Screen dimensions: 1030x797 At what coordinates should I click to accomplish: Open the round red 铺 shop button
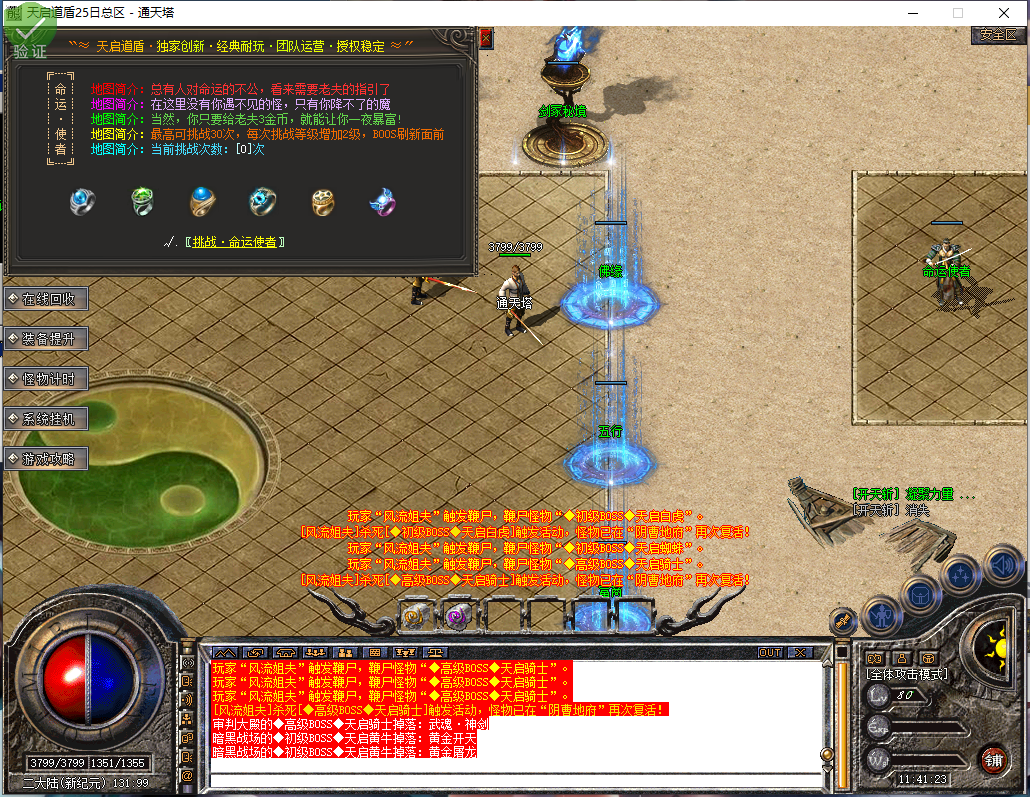click(x=993, y=758)
